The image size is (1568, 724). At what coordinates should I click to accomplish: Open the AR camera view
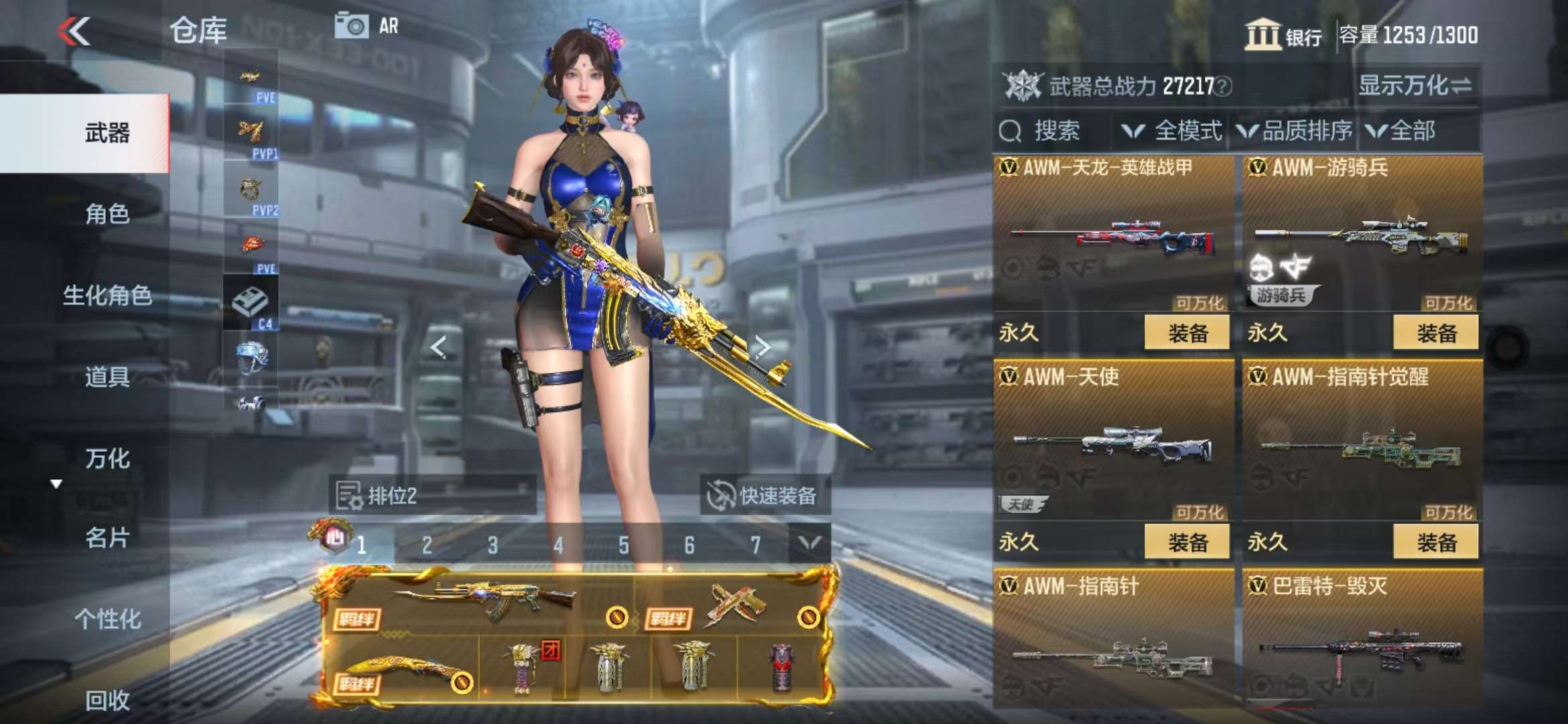coord(366,27)
